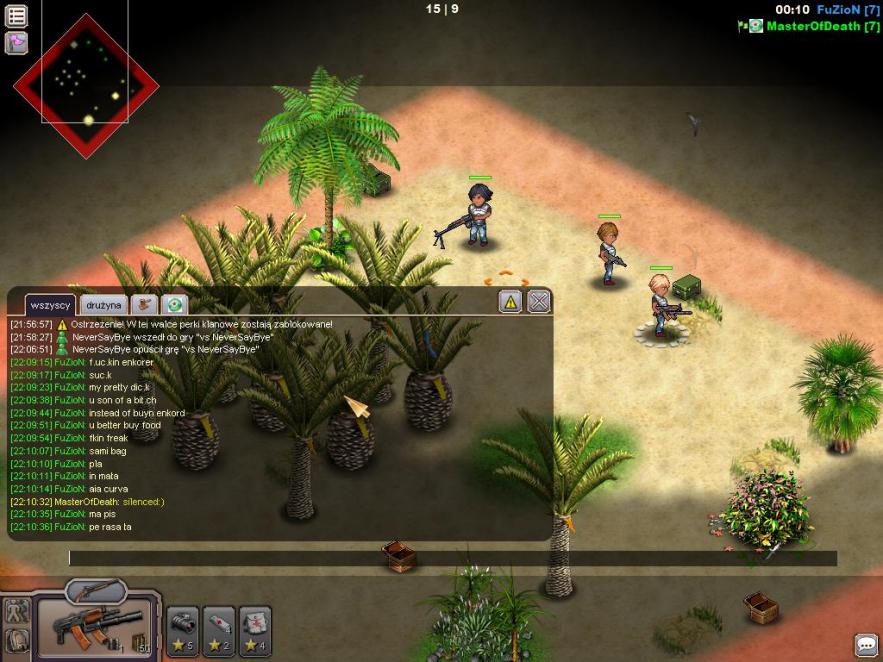Open the backpack inventory icon
The height and width of the screenshot is (662, 883).
pos(16,641)
